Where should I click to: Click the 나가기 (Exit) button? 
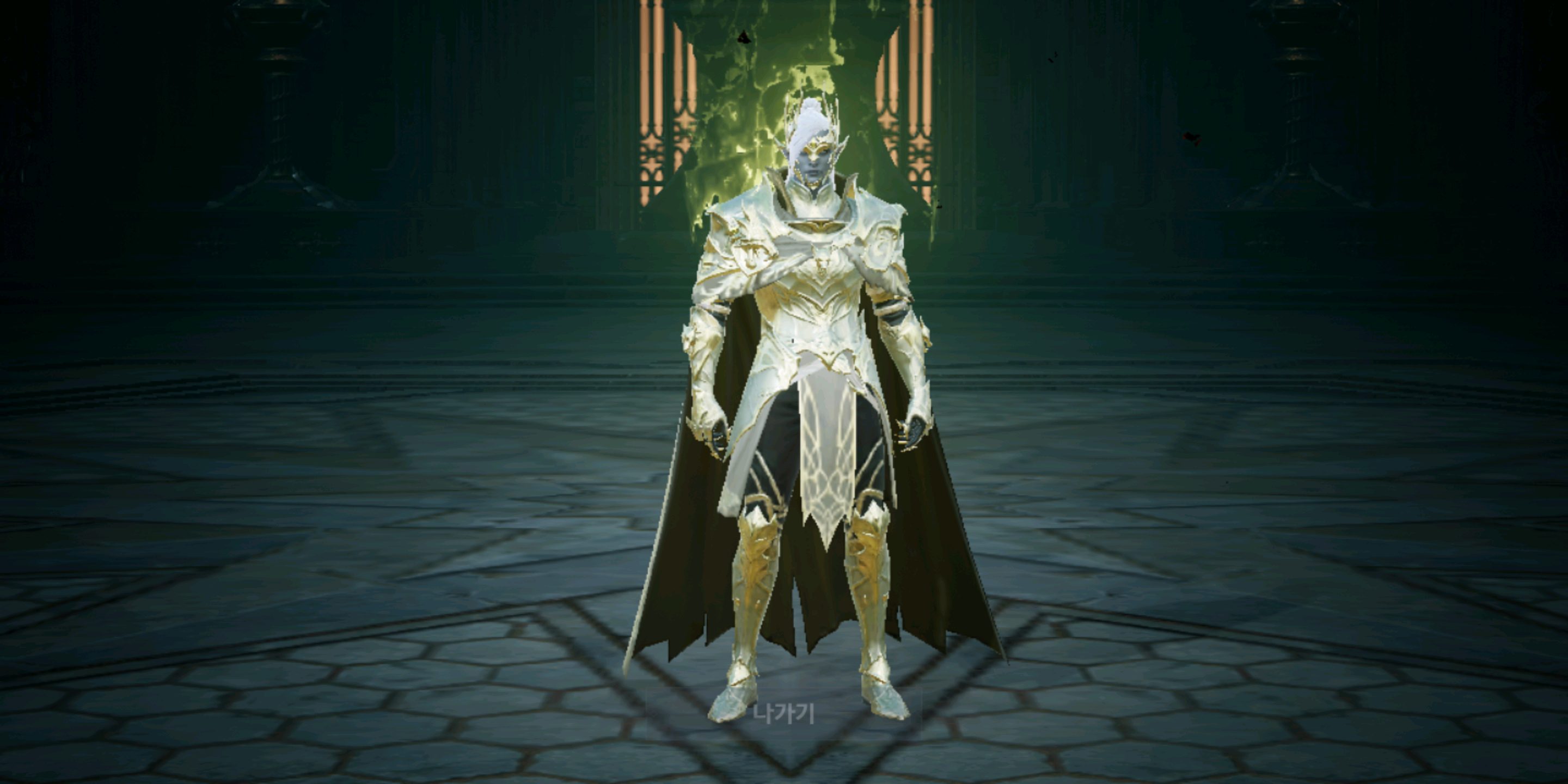(783, 713)
